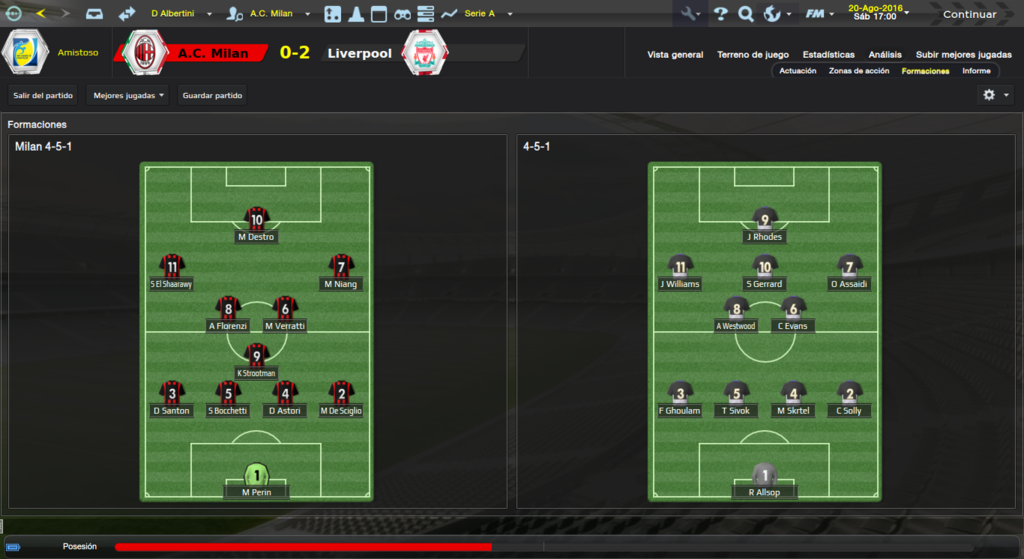The width and height of the screenshot is (1024, 559).
Task: Open the Serie A competition menu
Action: pos(487,14)
